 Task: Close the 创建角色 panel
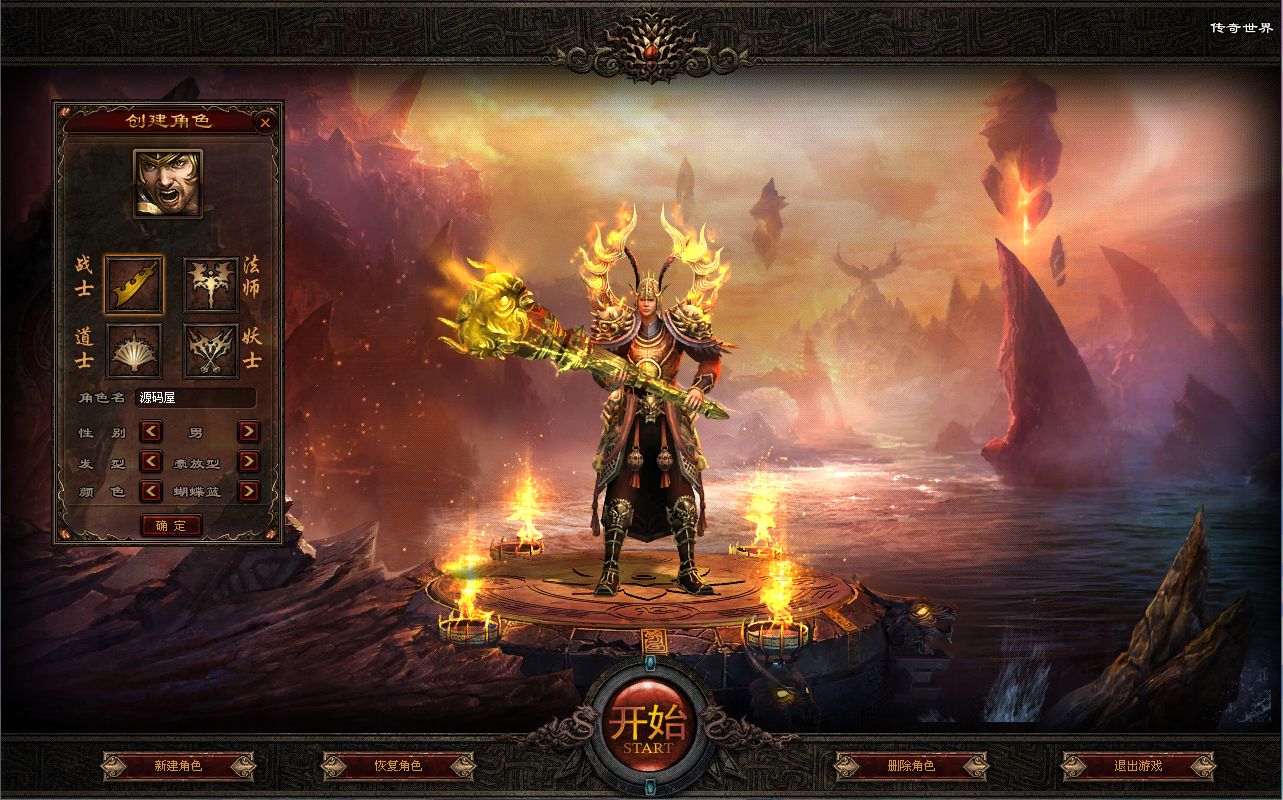tap(265, 123)
